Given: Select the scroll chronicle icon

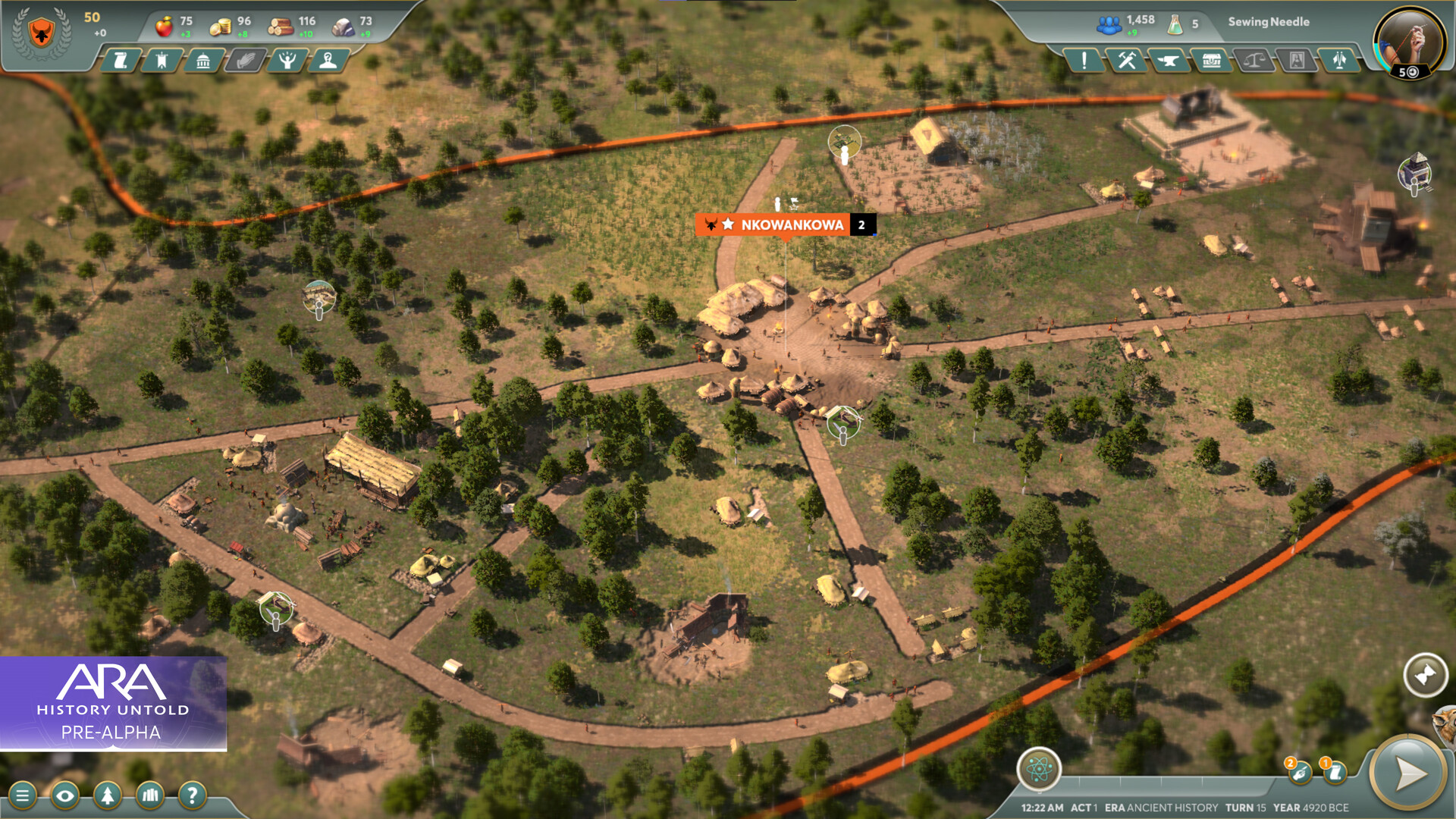Looking at the screenshot, I should coord(121,62).
